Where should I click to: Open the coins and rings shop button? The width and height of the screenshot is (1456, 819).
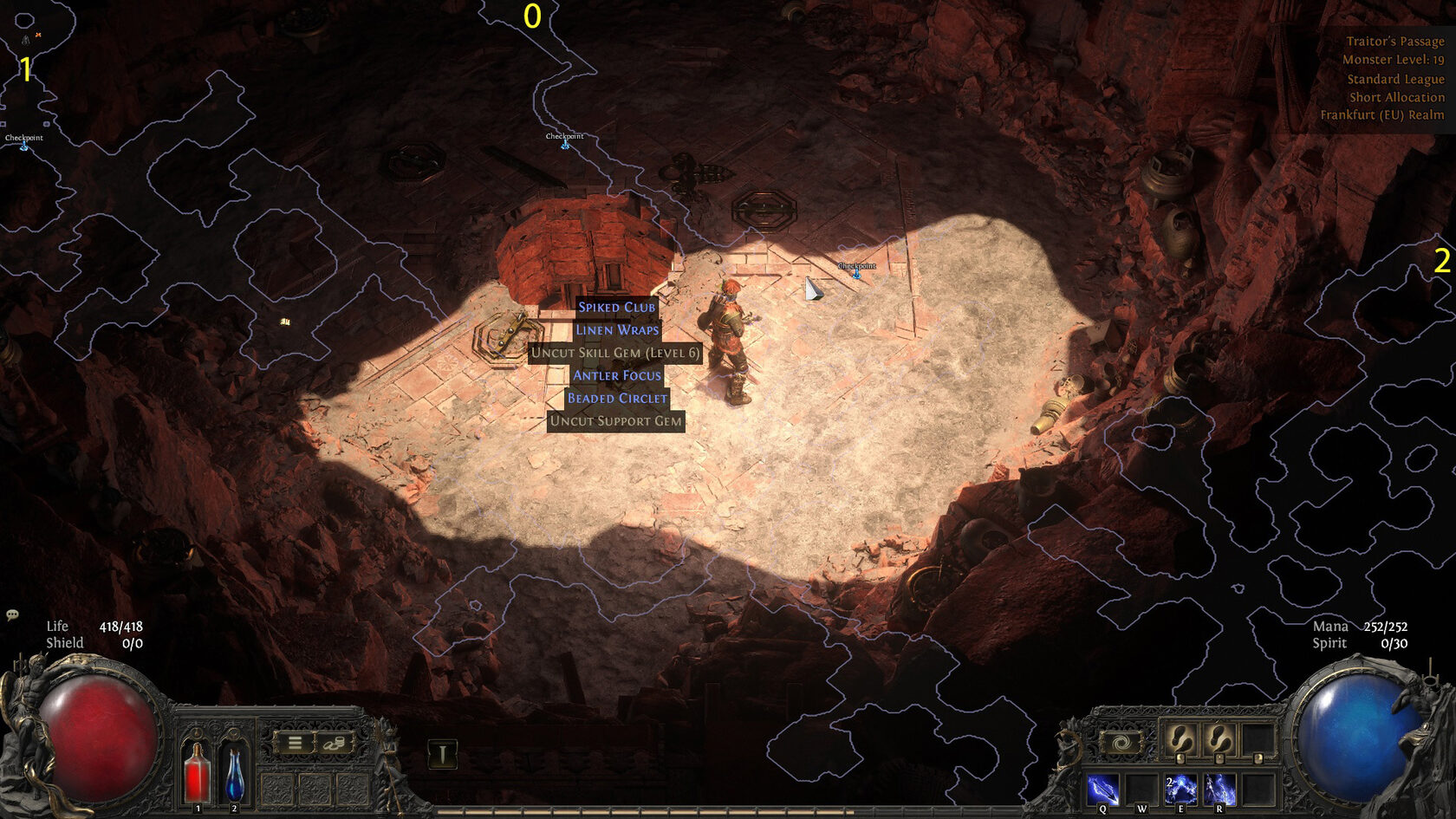(x=335, y=743)
